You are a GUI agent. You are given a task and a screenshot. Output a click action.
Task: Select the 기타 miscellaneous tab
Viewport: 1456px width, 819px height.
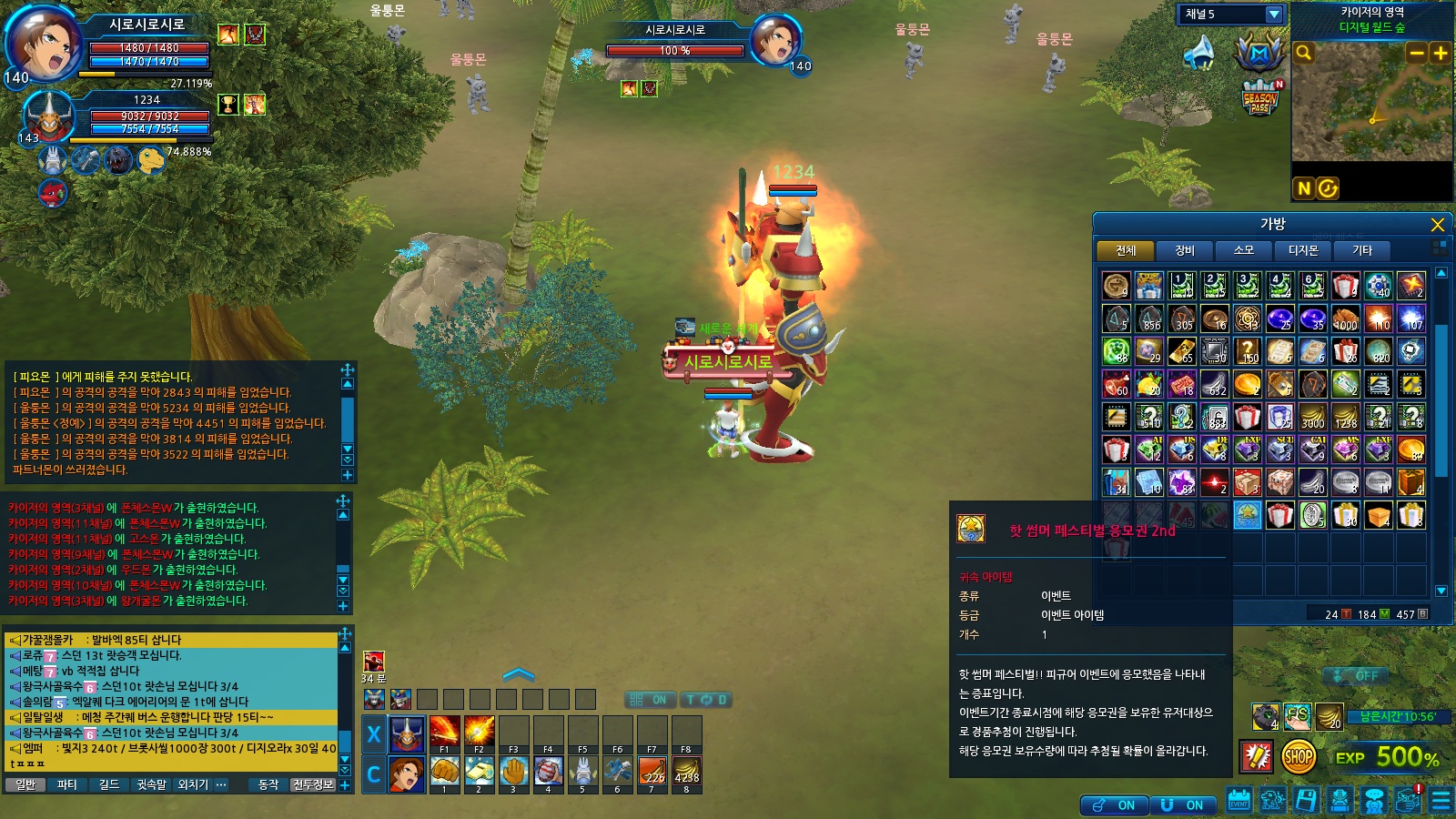tap(1361, 250)
